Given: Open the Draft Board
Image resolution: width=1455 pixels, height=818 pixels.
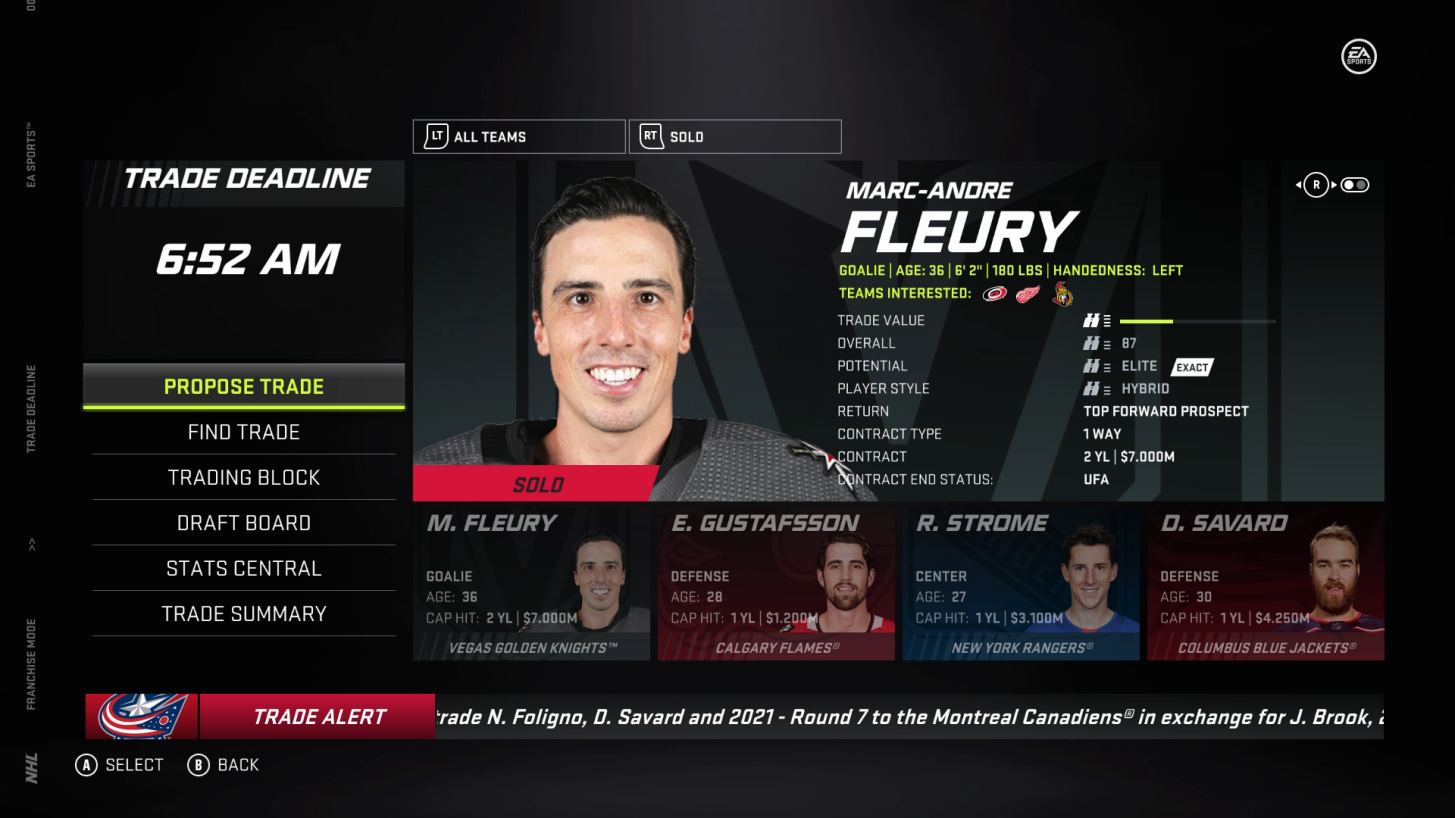Looking at the screenshot, I should pyautogui.click(x=244, y=523).
